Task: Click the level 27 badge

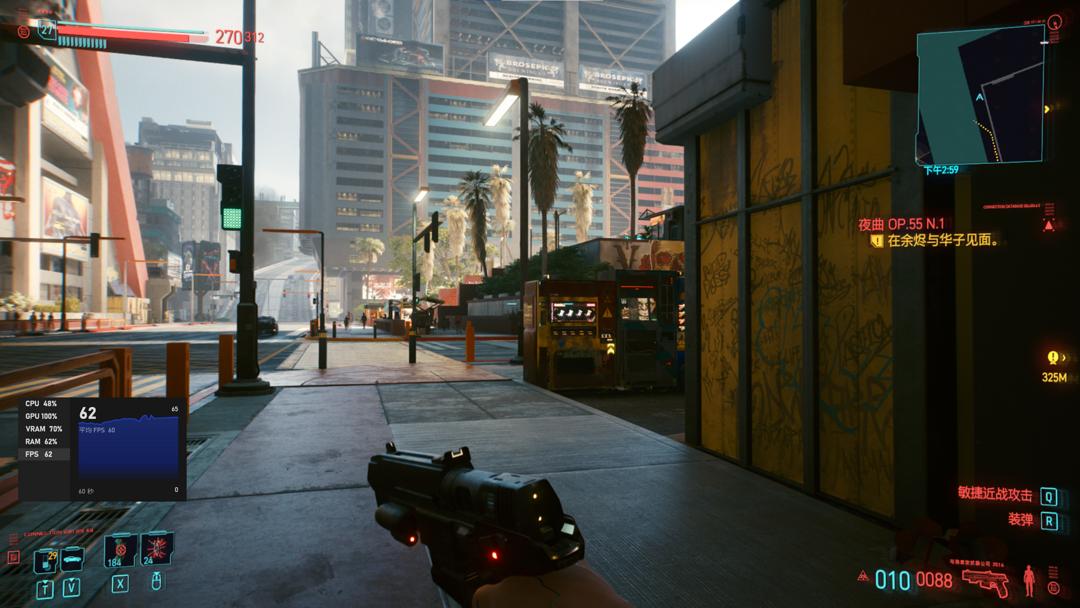Action: (47, 29)
